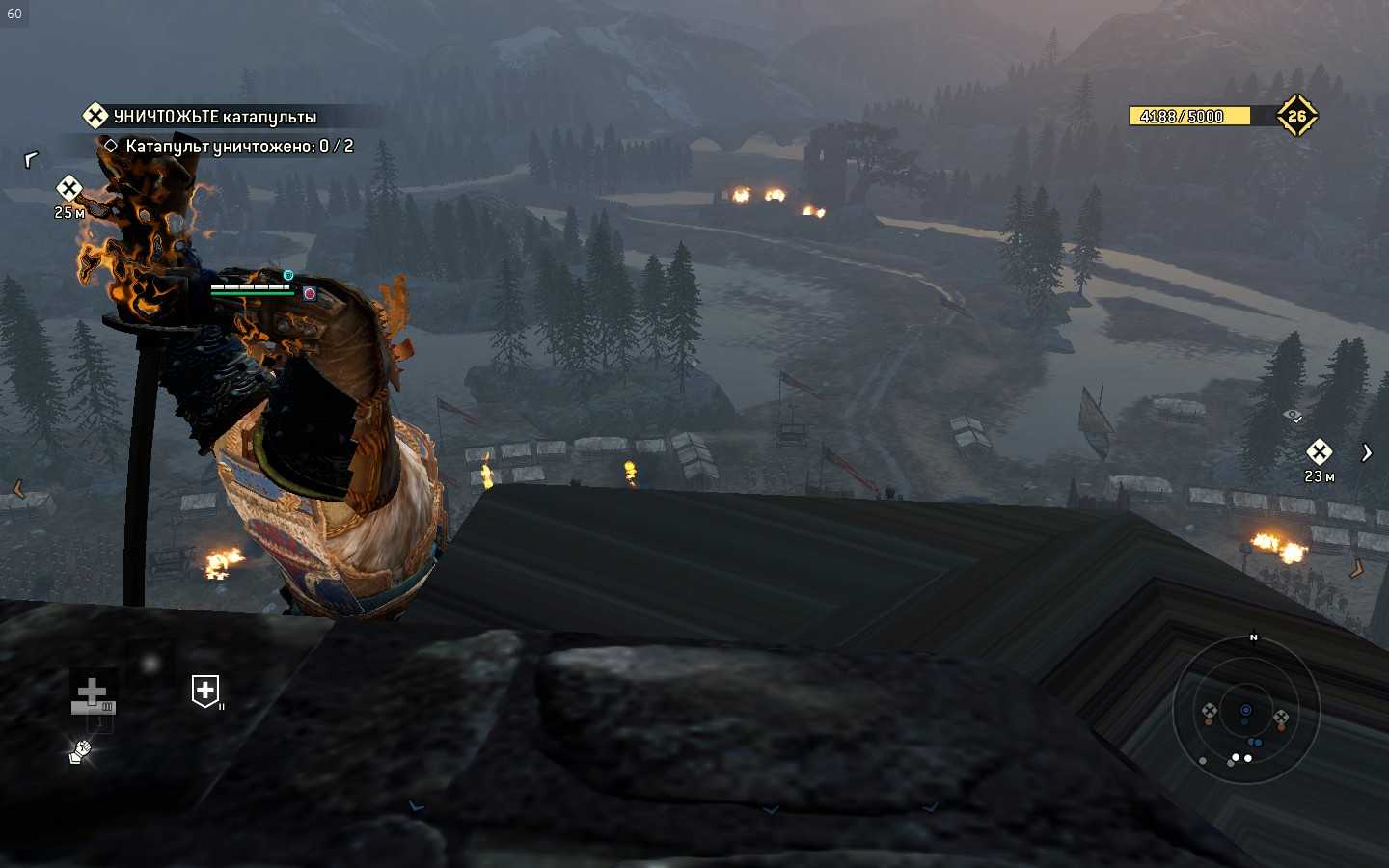Click the level 26 diamond badge
This screenshot has height=868, width=1389.
pyautogui.click(x=1296, y=116)
